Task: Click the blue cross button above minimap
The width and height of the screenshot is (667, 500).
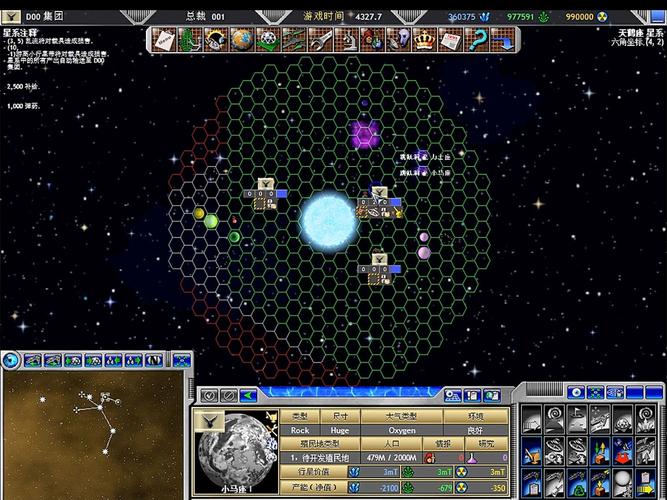Action: coord(181,359)
